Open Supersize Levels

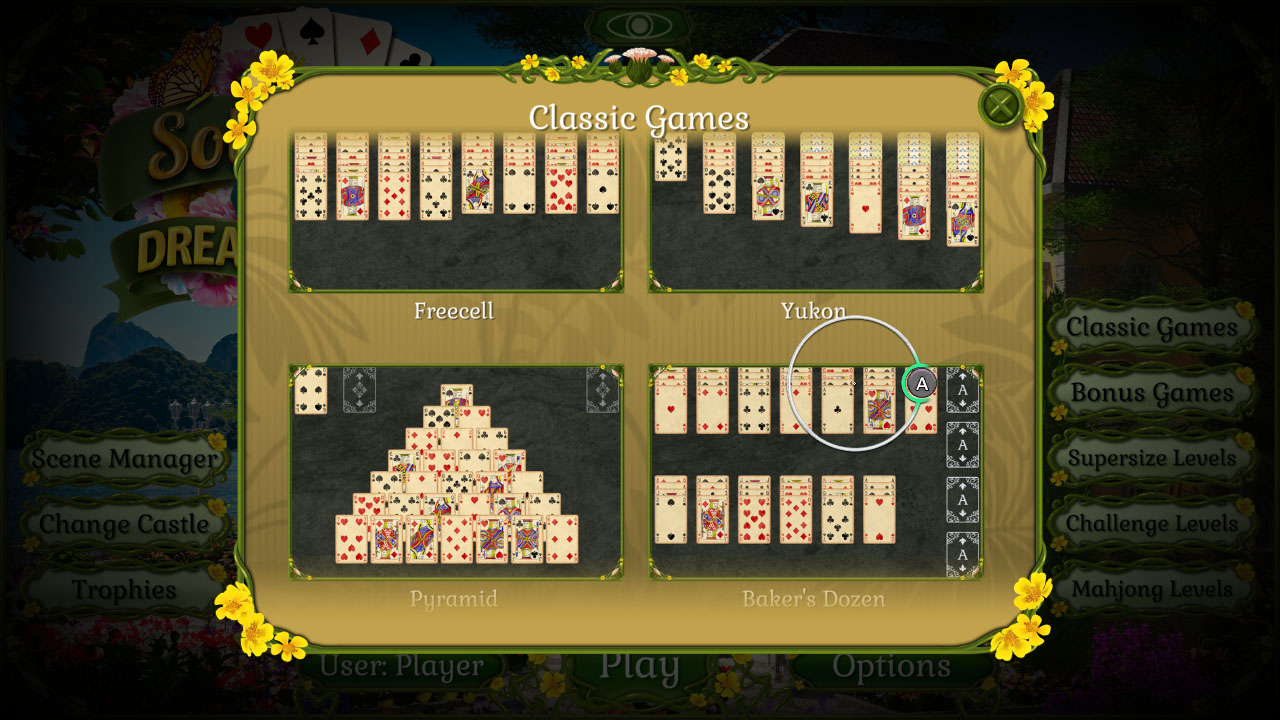click(1151, 459)
